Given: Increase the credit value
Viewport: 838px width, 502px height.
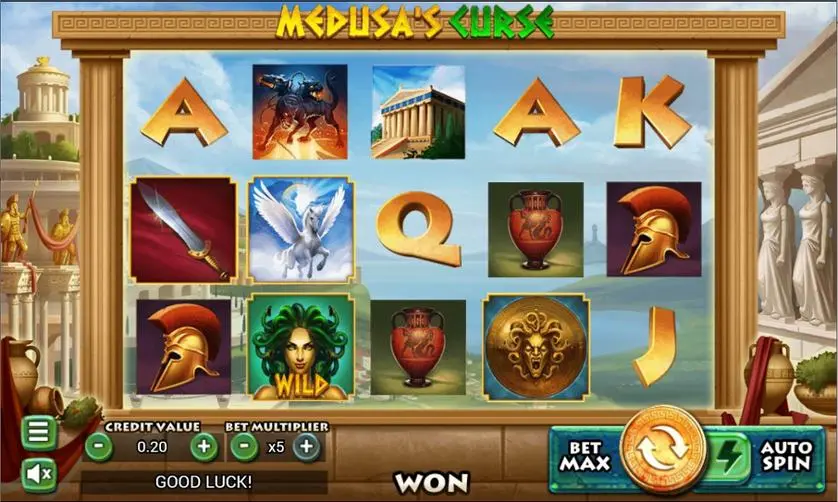Looking at the screenshot, I should pos(204,447).
